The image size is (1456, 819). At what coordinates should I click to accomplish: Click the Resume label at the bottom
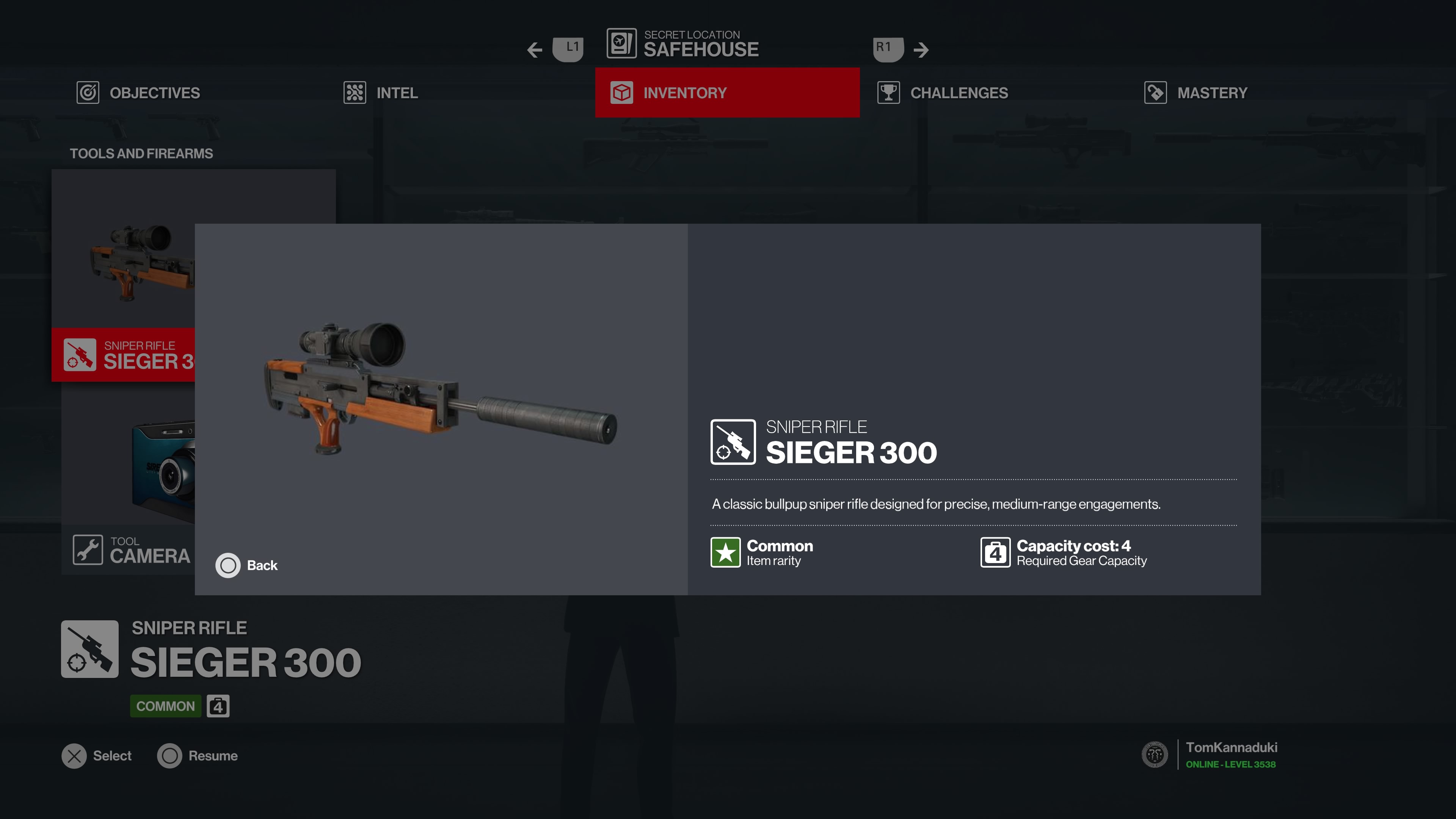(x=212, y=756)
